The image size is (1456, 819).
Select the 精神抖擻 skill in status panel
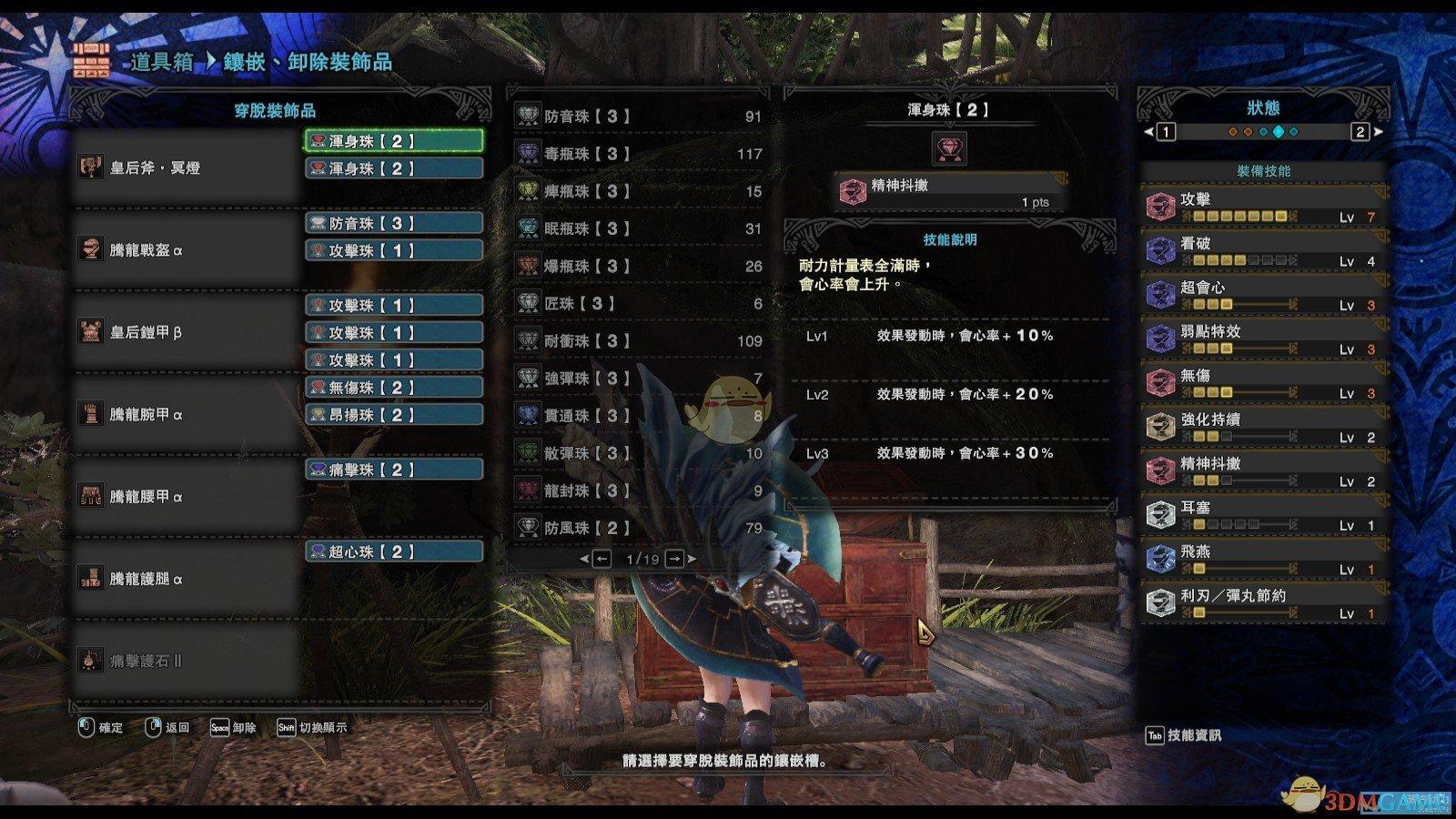click(1263, 471)
